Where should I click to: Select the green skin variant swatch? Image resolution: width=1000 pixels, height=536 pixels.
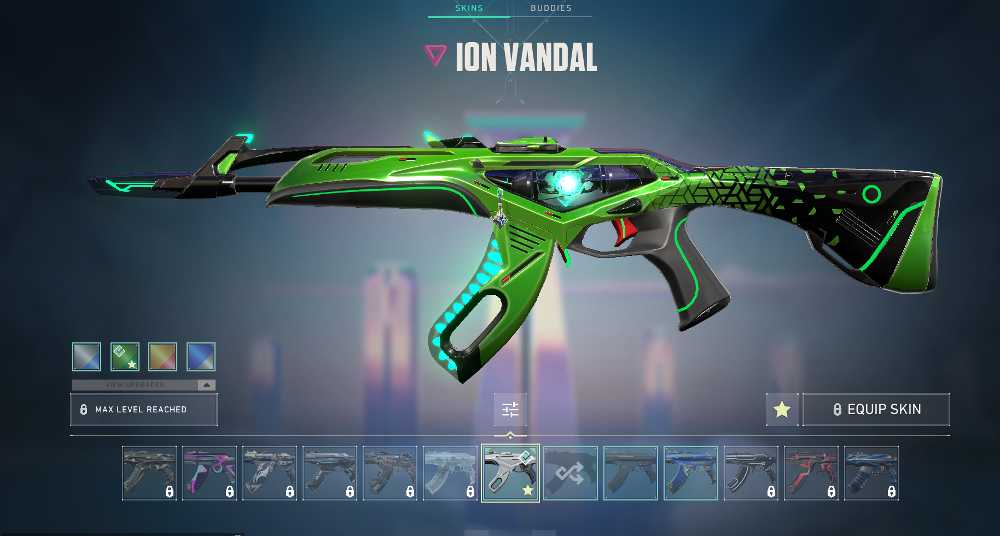[x=125, y=356]
